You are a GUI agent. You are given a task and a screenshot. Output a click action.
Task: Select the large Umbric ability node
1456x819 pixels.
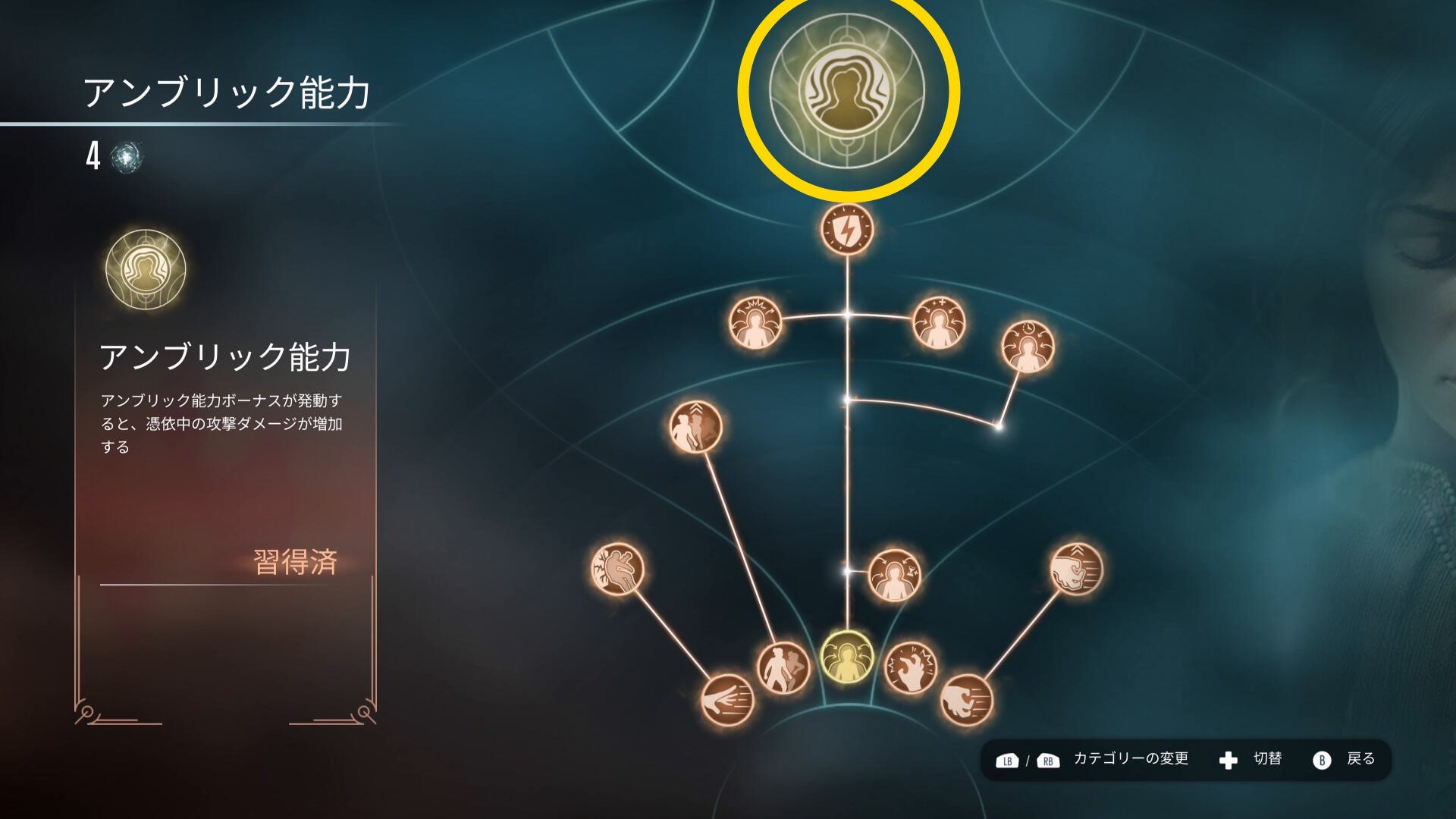point(847,91)
